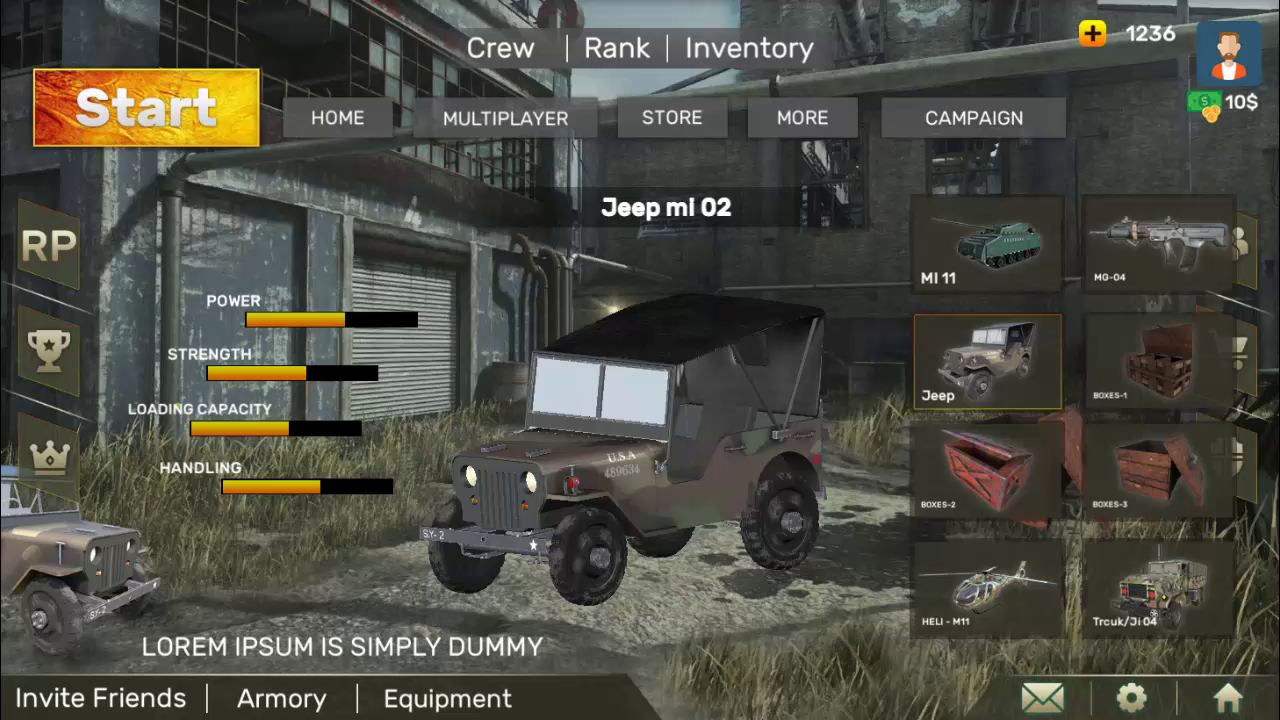Switch to the Rank tab
1280x720 pixels.
click(616, 48)
